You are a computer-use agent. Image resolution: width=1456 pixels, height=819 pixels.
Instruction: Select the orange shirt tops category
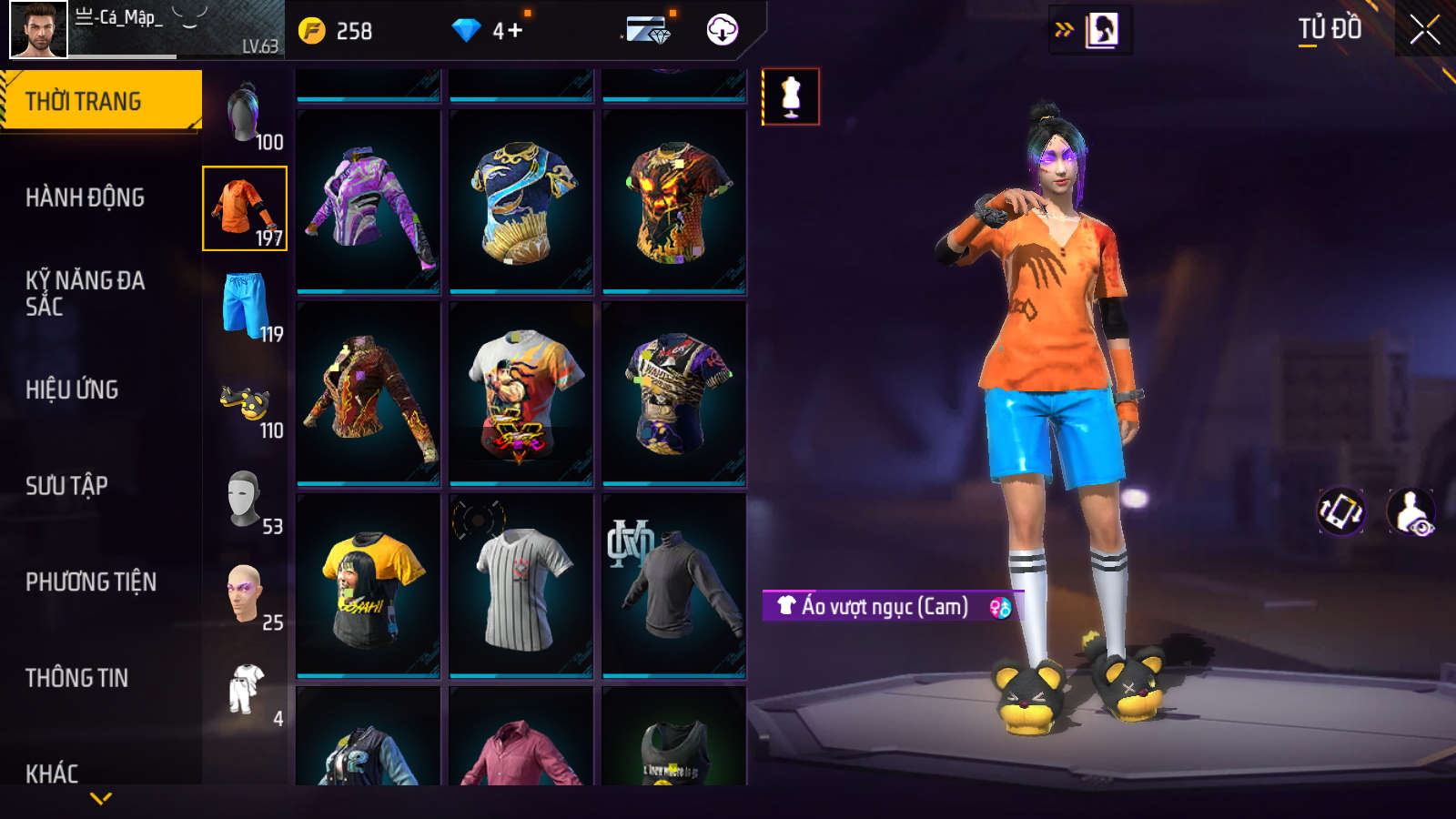click(245, 208)
